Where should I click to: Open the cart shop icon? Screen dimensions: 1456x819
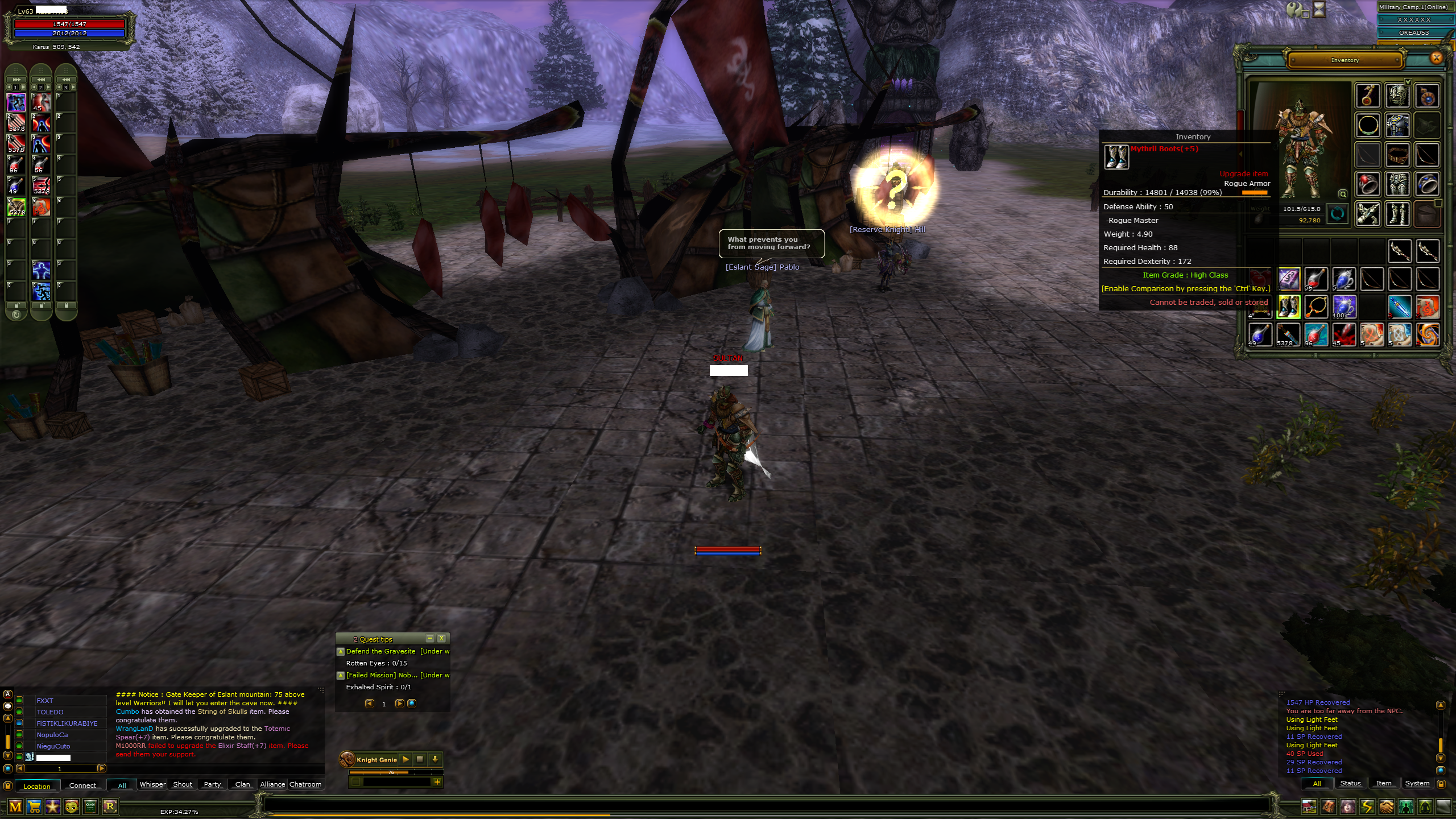tap(34, 806)
